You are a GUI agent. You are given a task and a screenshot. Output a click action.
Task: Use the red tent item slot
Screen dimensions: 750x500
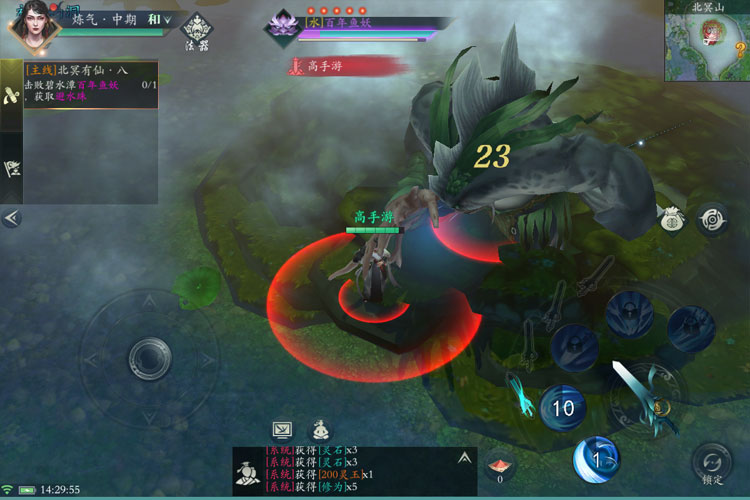[500, 465]
